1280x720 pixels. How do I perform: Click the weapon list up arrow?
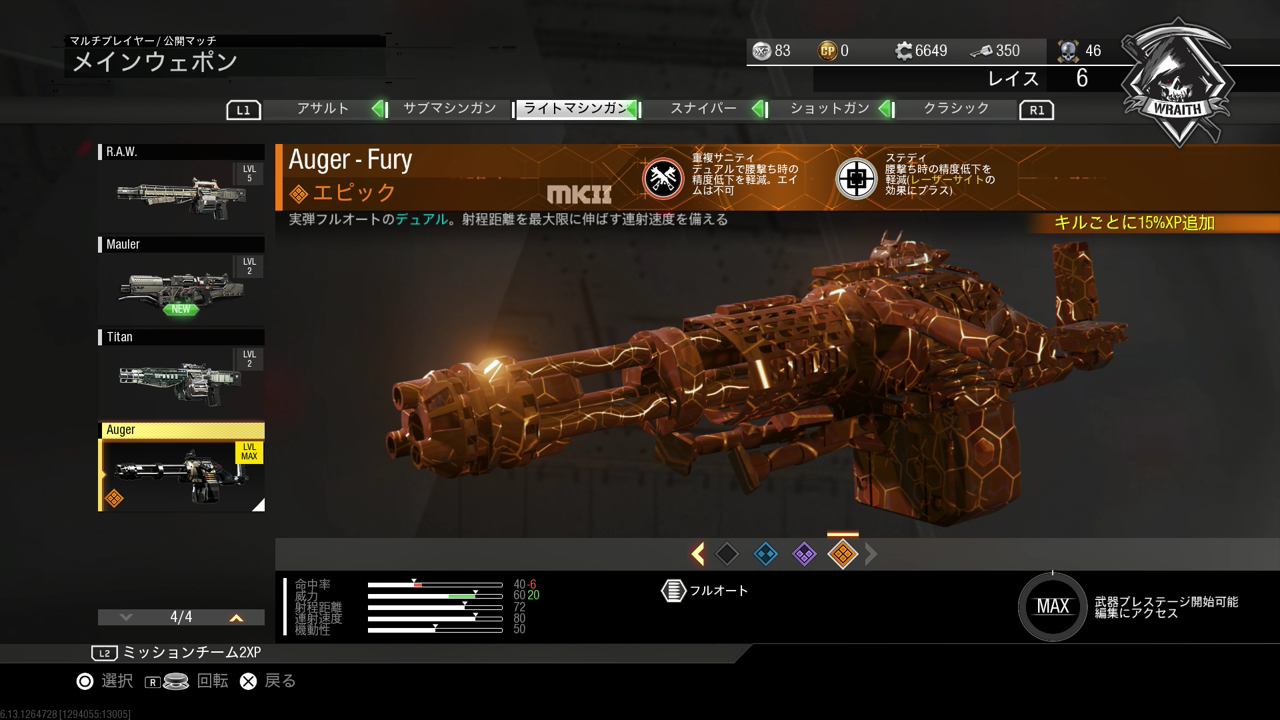pos(237,618)
